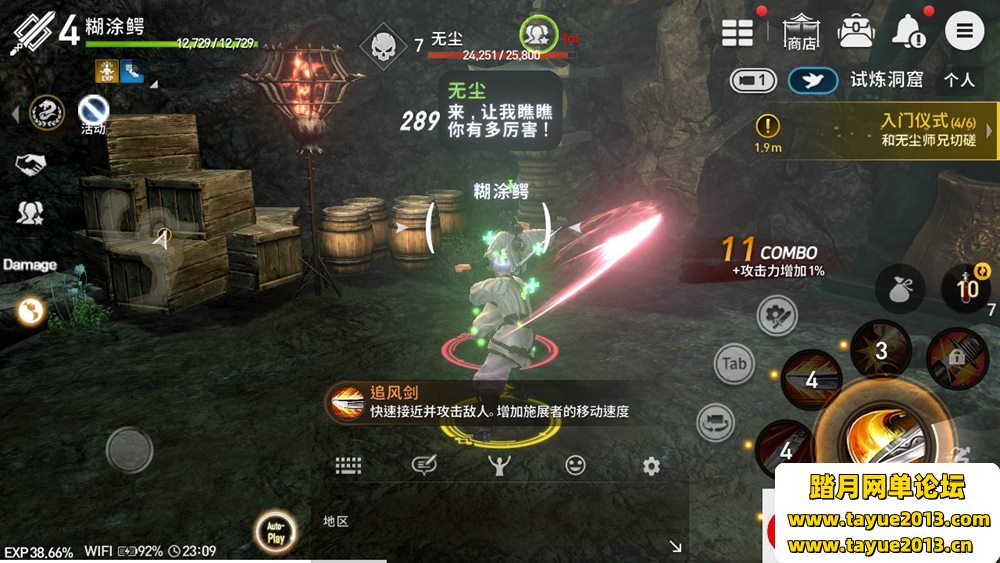Open the hamburger main menu
This screenshot has height=563, width=1000.
(965, 31)
